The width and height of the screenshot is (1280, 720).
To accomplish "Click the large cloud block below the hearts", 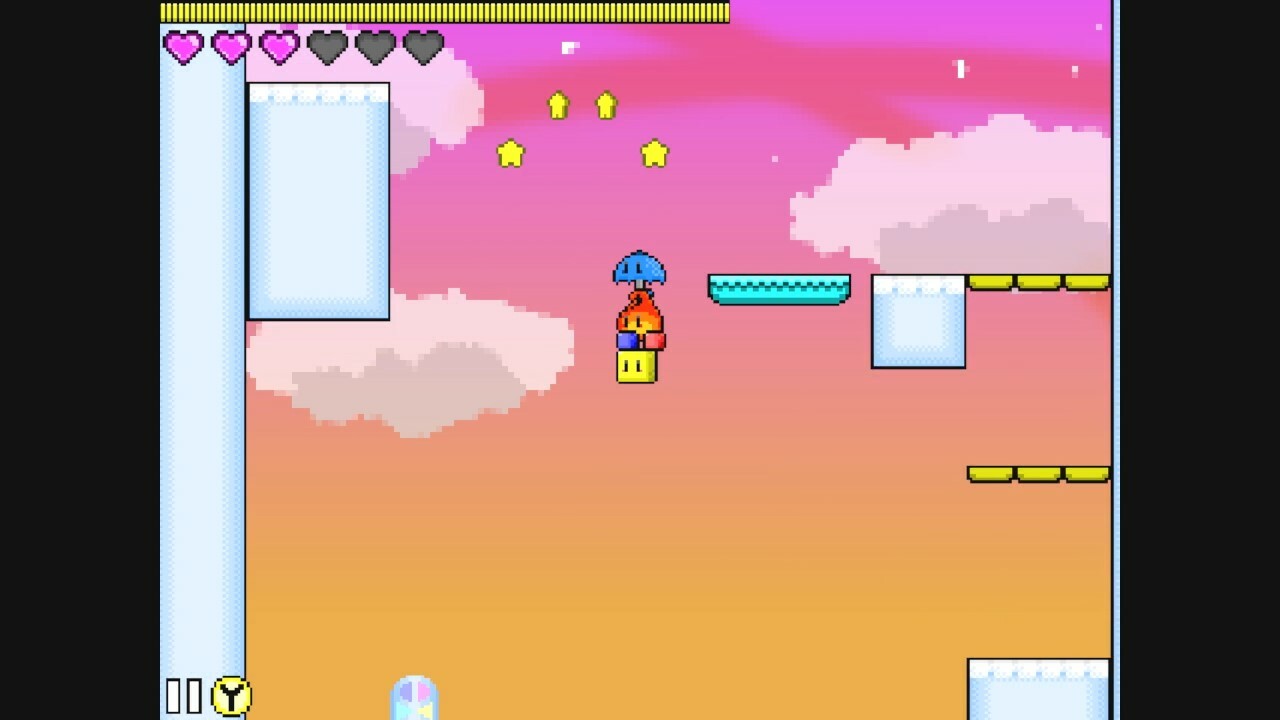I will point(317,200).
